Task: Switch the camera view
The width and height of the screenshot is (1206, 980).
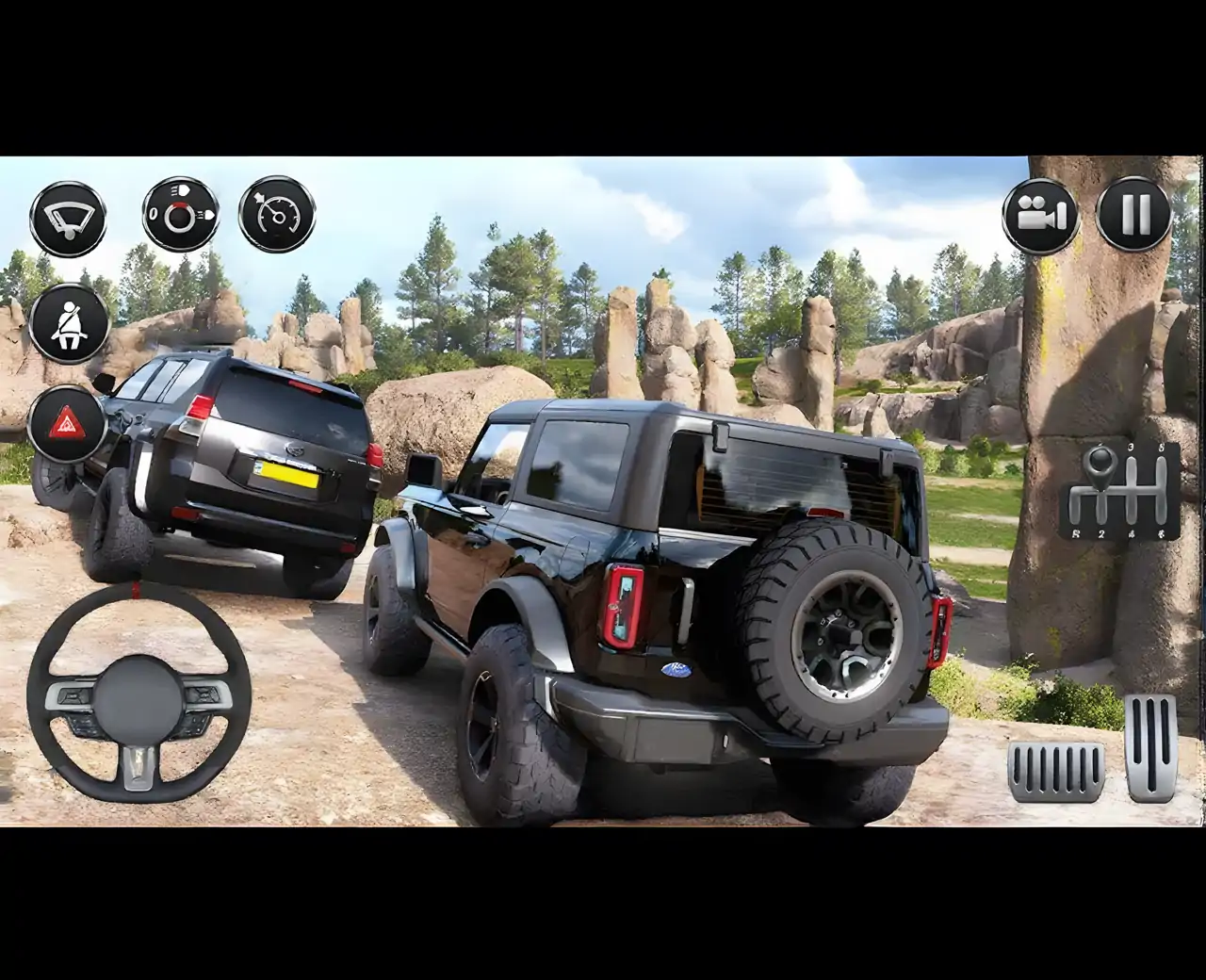Action: 1039,216
